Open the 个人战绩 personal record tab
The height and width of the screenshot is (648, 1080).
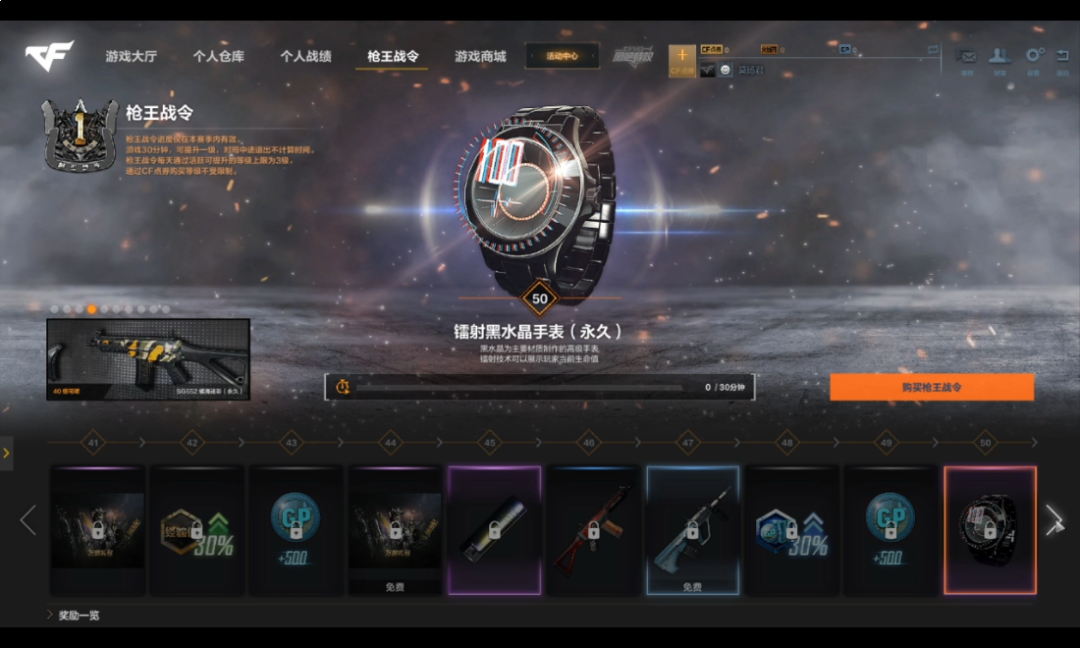[305, 57]
